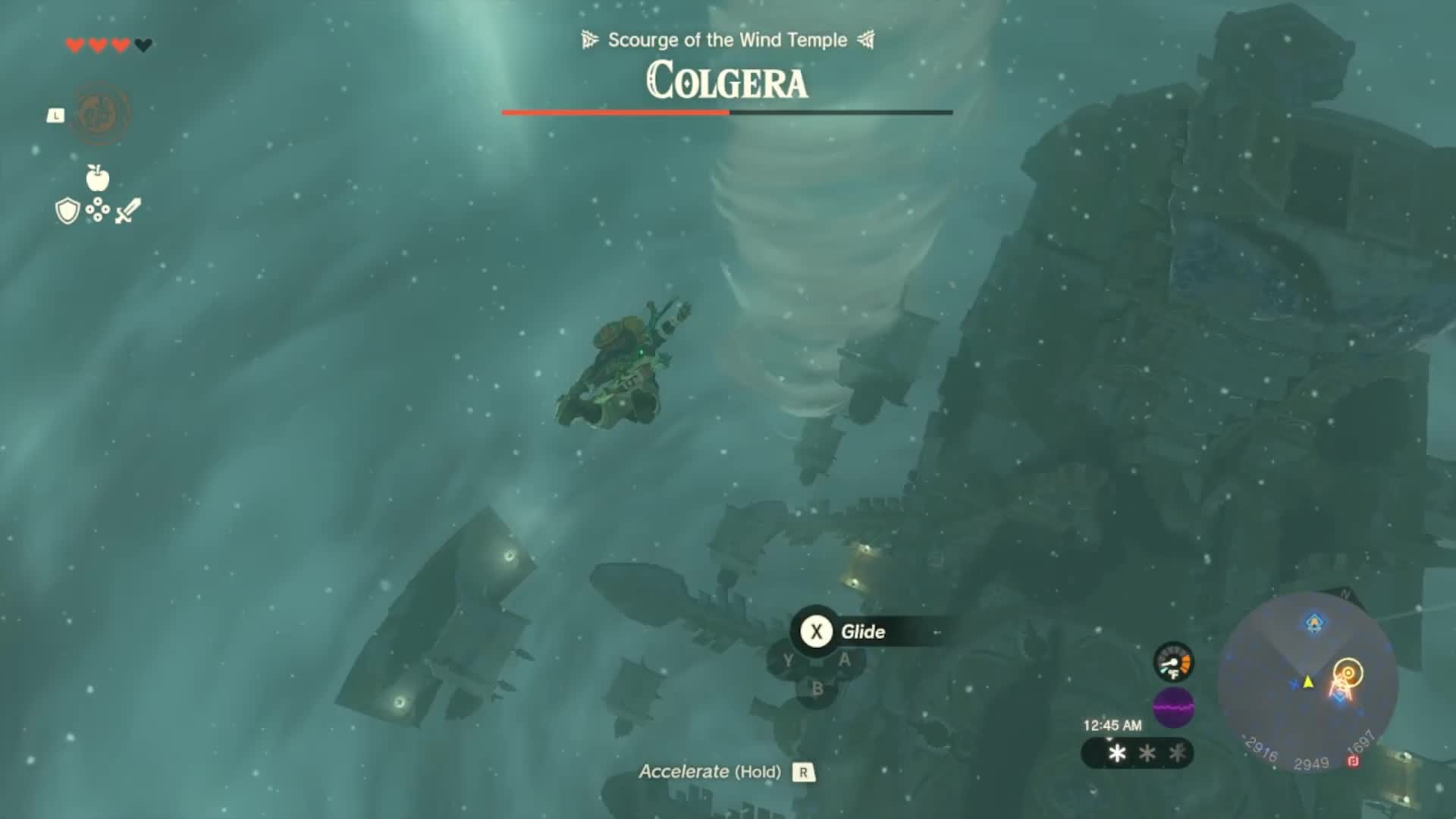Open the circular minimap
This screenshot has height=819, width=1456.
pyautogui.click(x=1307, y=682)
